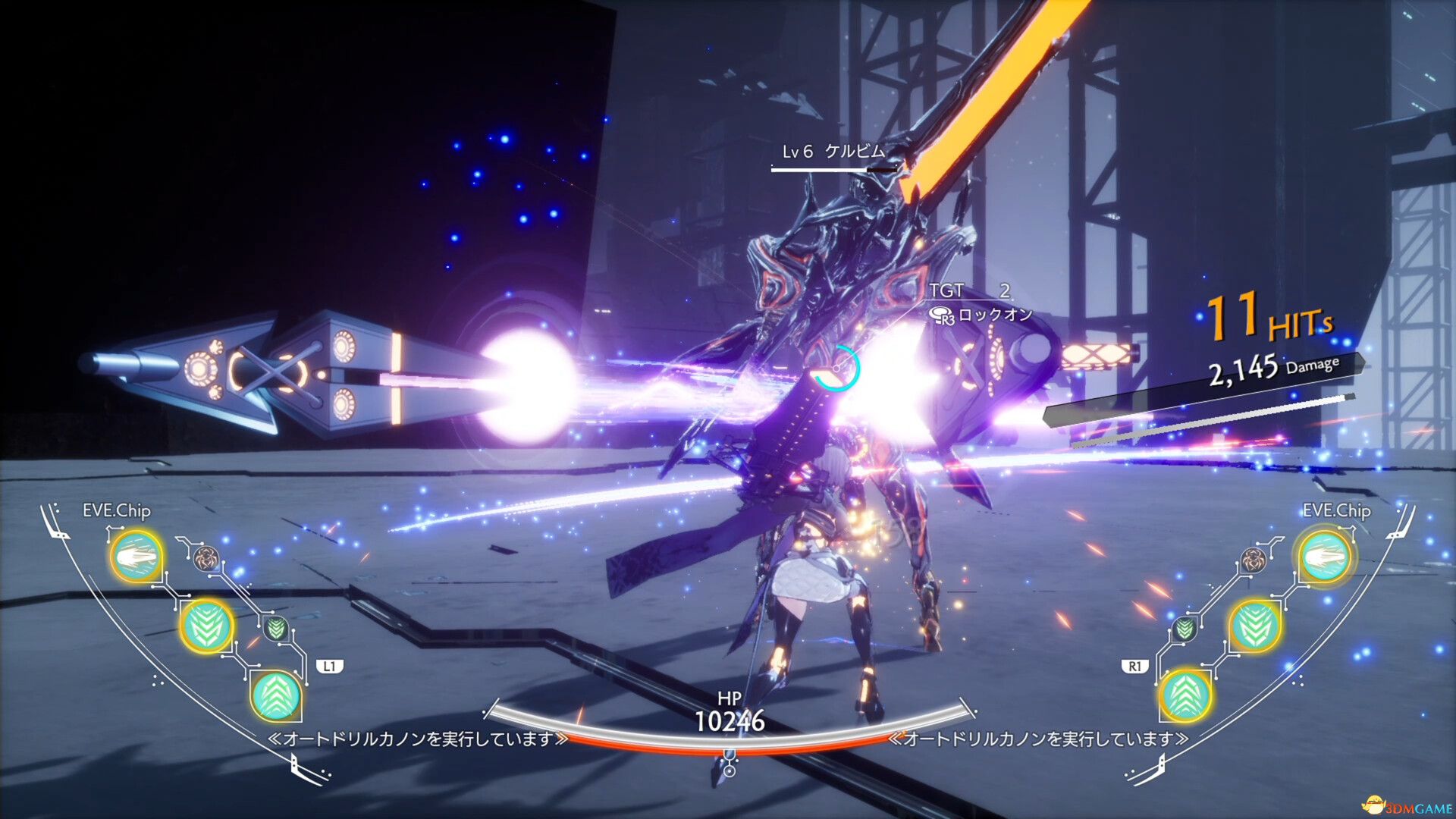Select the comet-shaped EVE.Chip on the right arc
Screen dimensions: 1456x819
[1326, 556]
